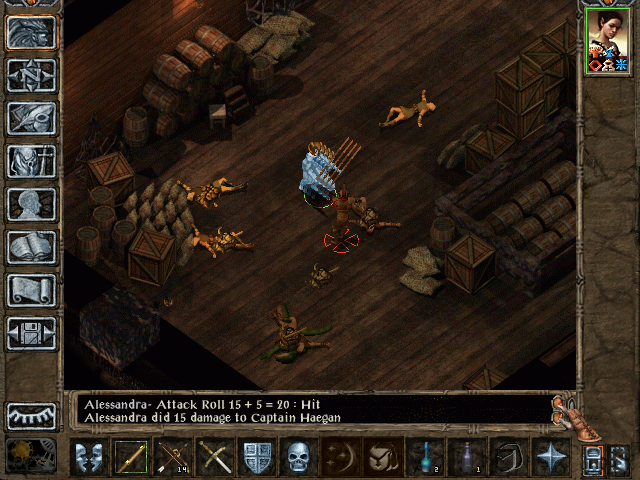Open the area map screen
Screen dimensions: 640x480
pyautogui.click(x=31, y=75)
